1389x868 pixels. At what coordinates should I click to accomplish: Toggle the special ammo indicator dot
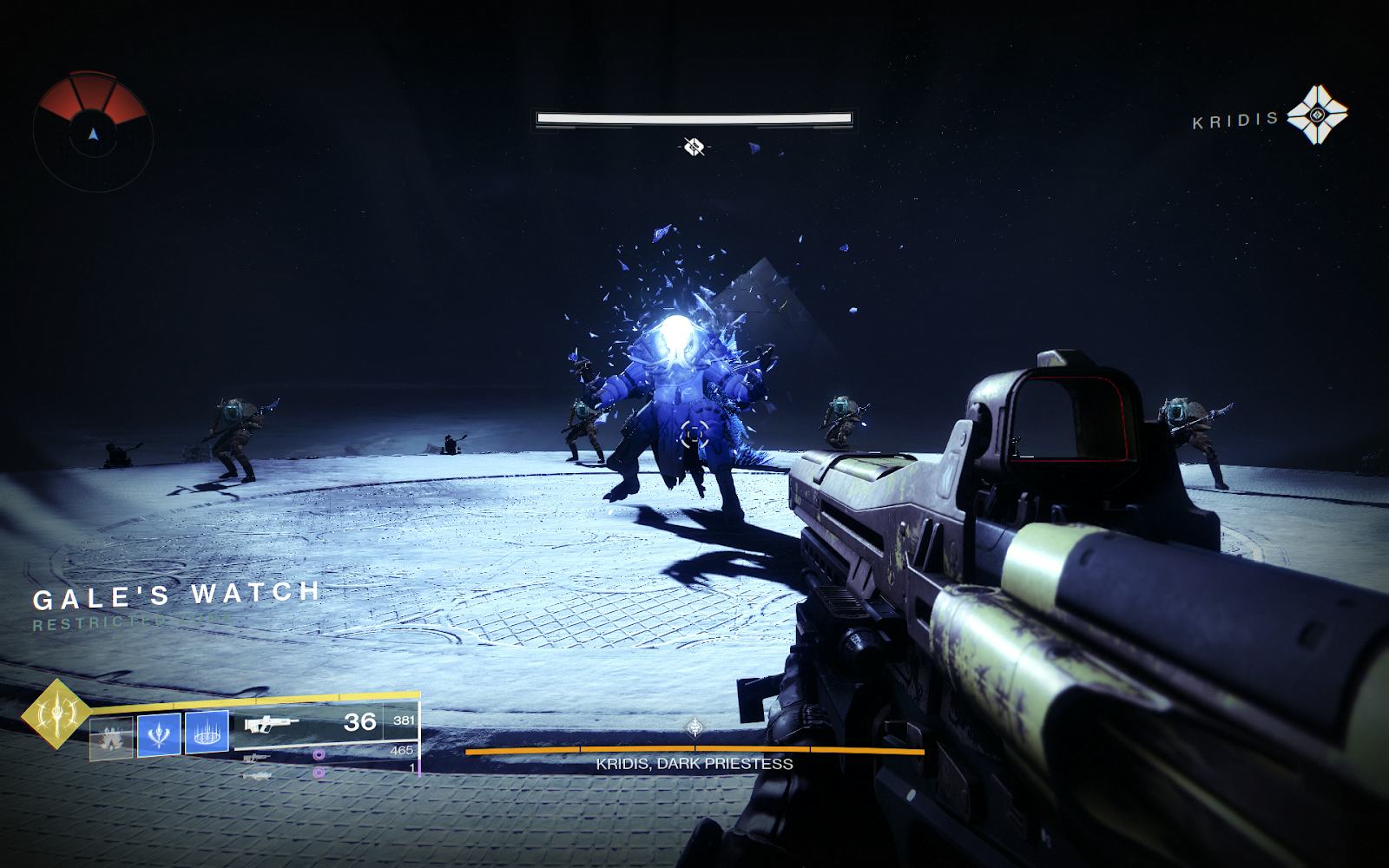(319, 772)
